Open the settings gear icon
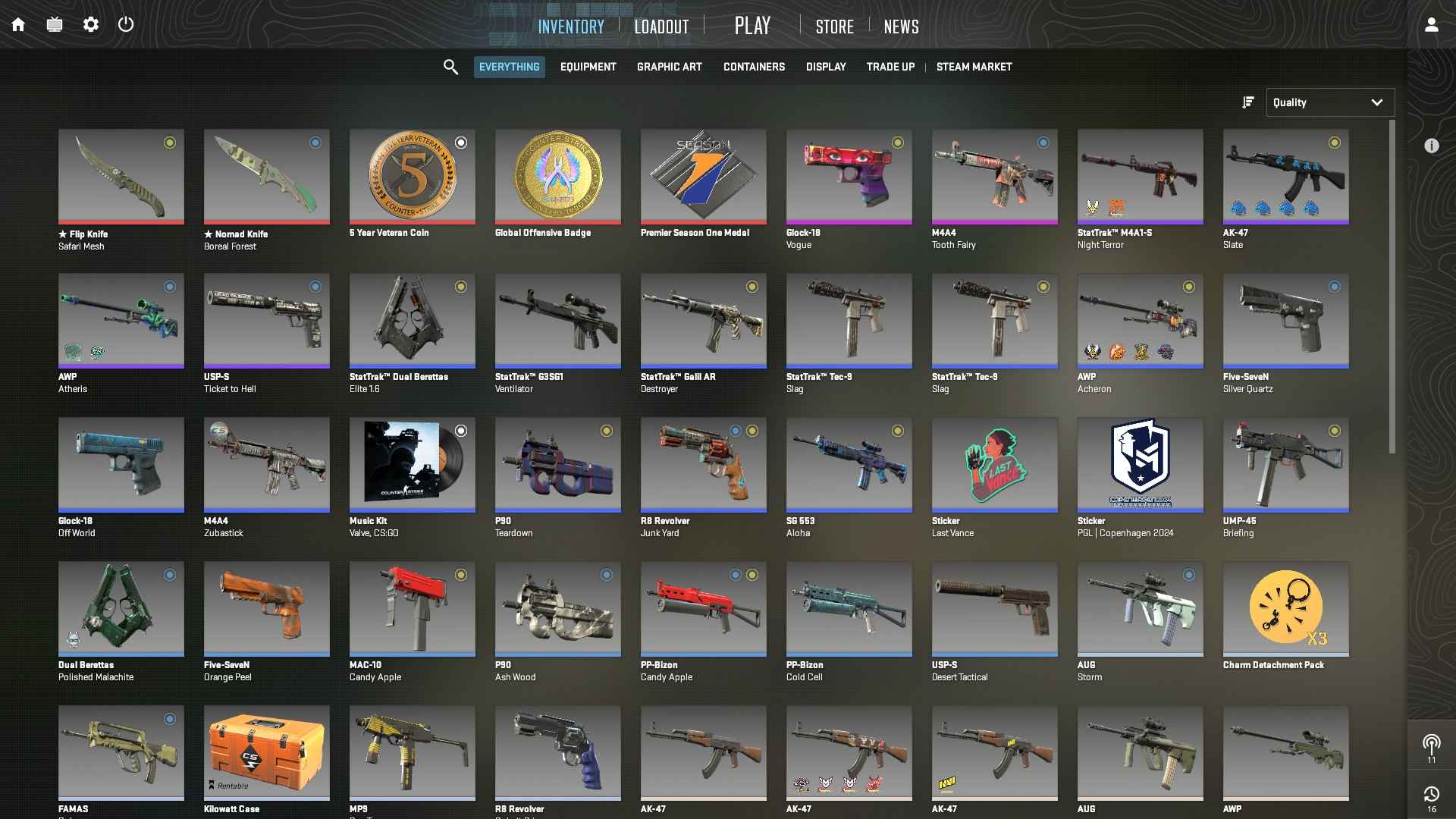Viewport: 1456px width, 819px height. [91, 24]
